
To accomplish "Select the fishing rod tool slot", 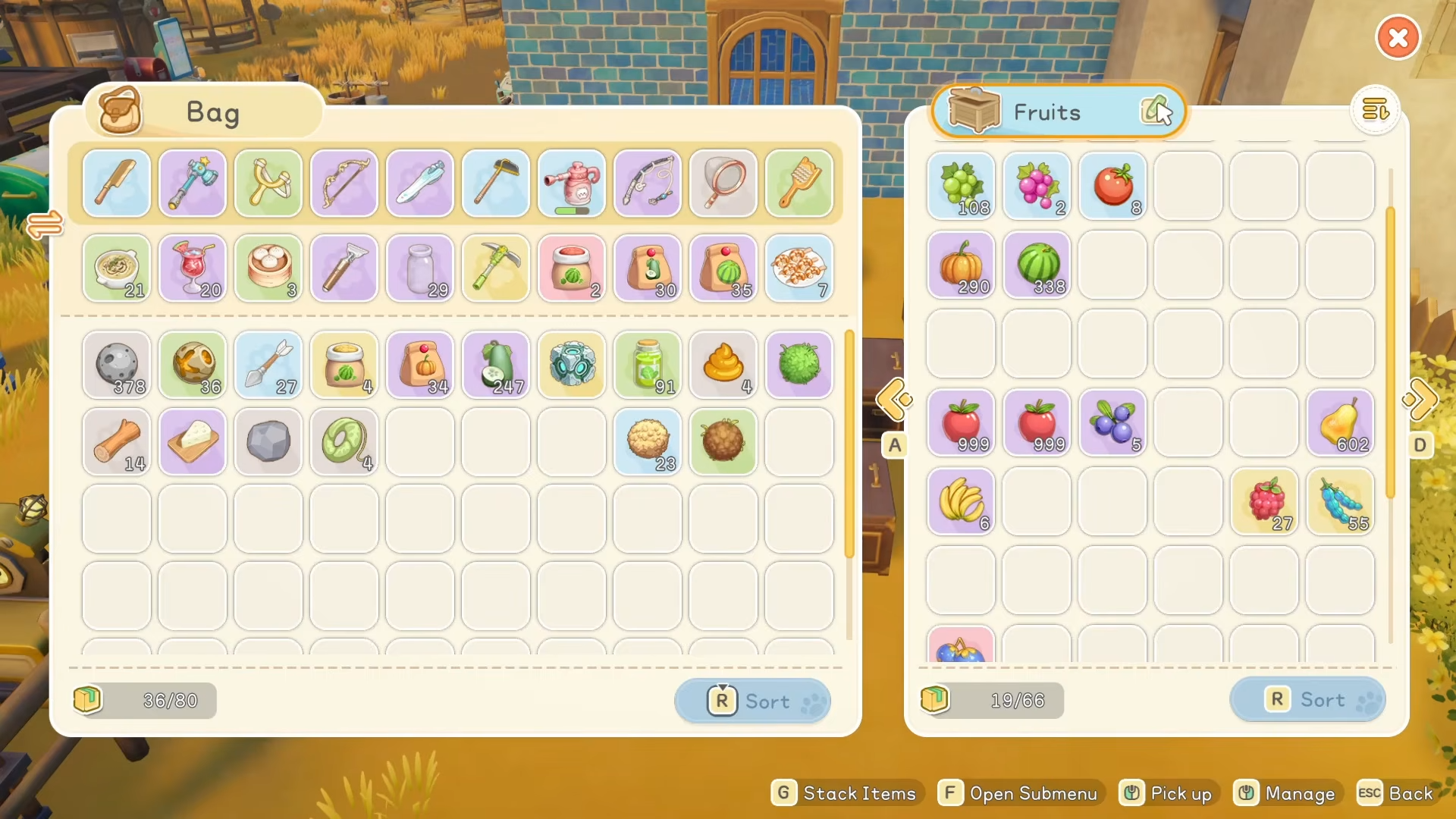I will point(648,184).
